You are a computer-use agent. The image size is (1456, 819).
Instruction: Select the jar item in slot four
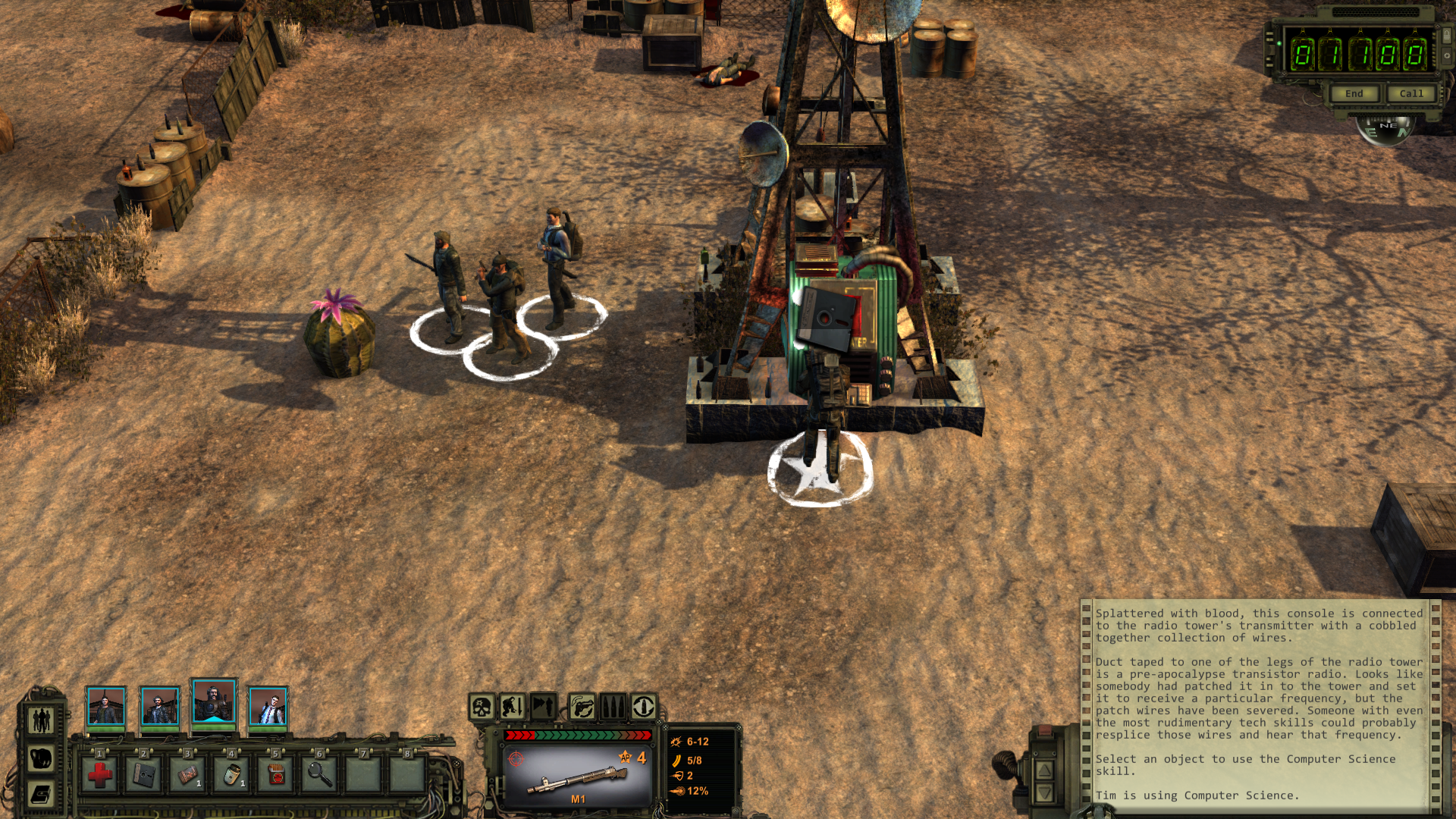pos(232,774)
